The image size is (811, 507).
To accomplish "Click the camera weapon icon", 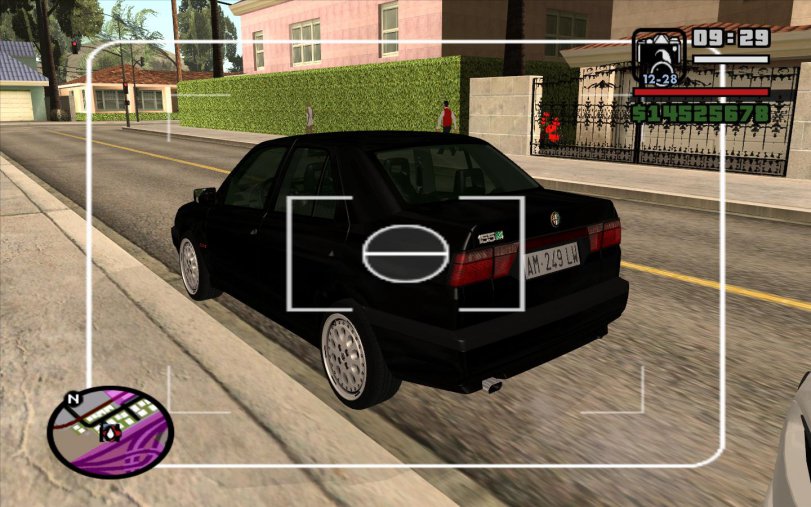I will click(658, 59).
